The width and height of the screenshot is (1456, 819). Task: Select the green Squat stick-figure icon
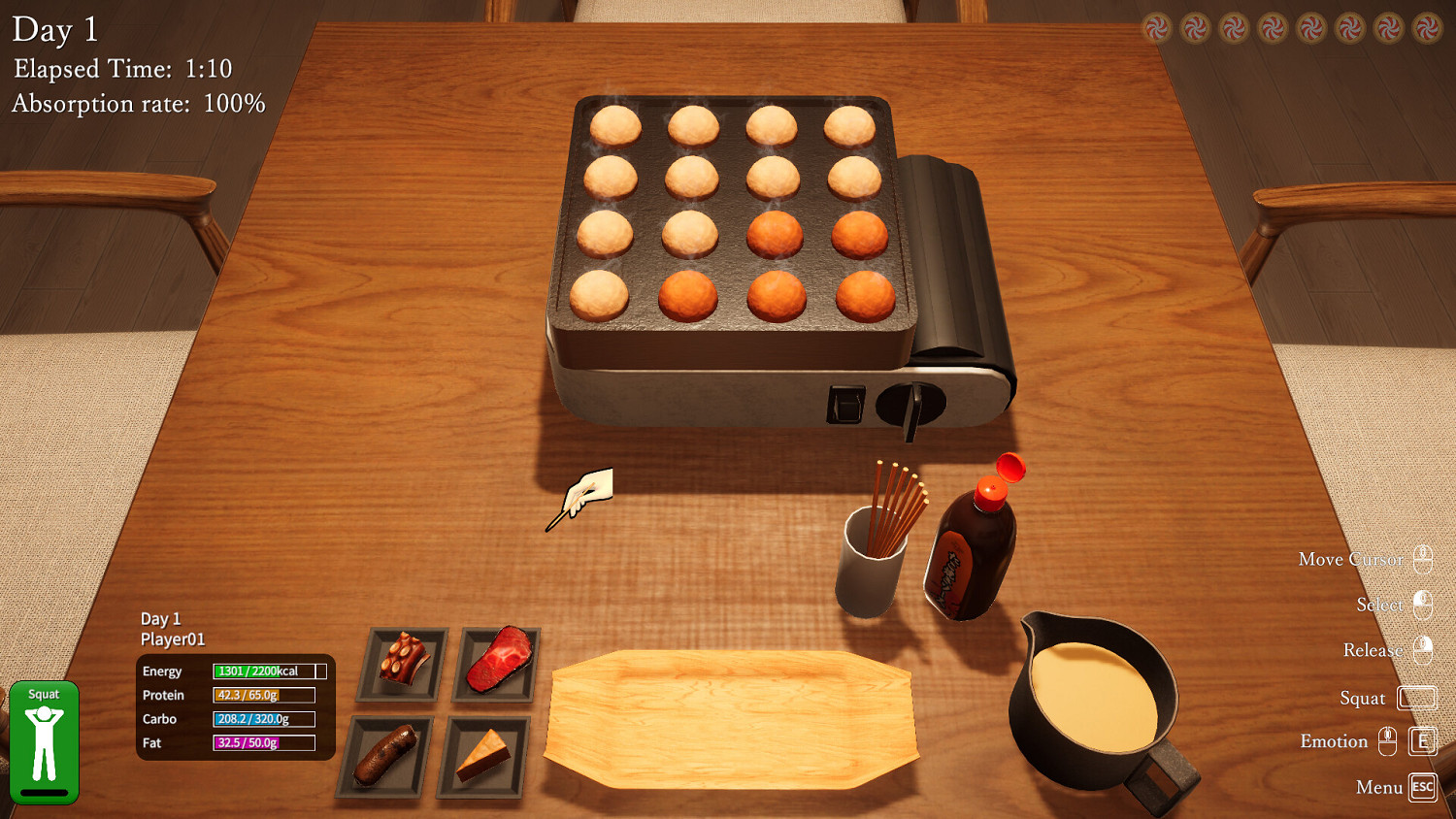coord(44,740)
